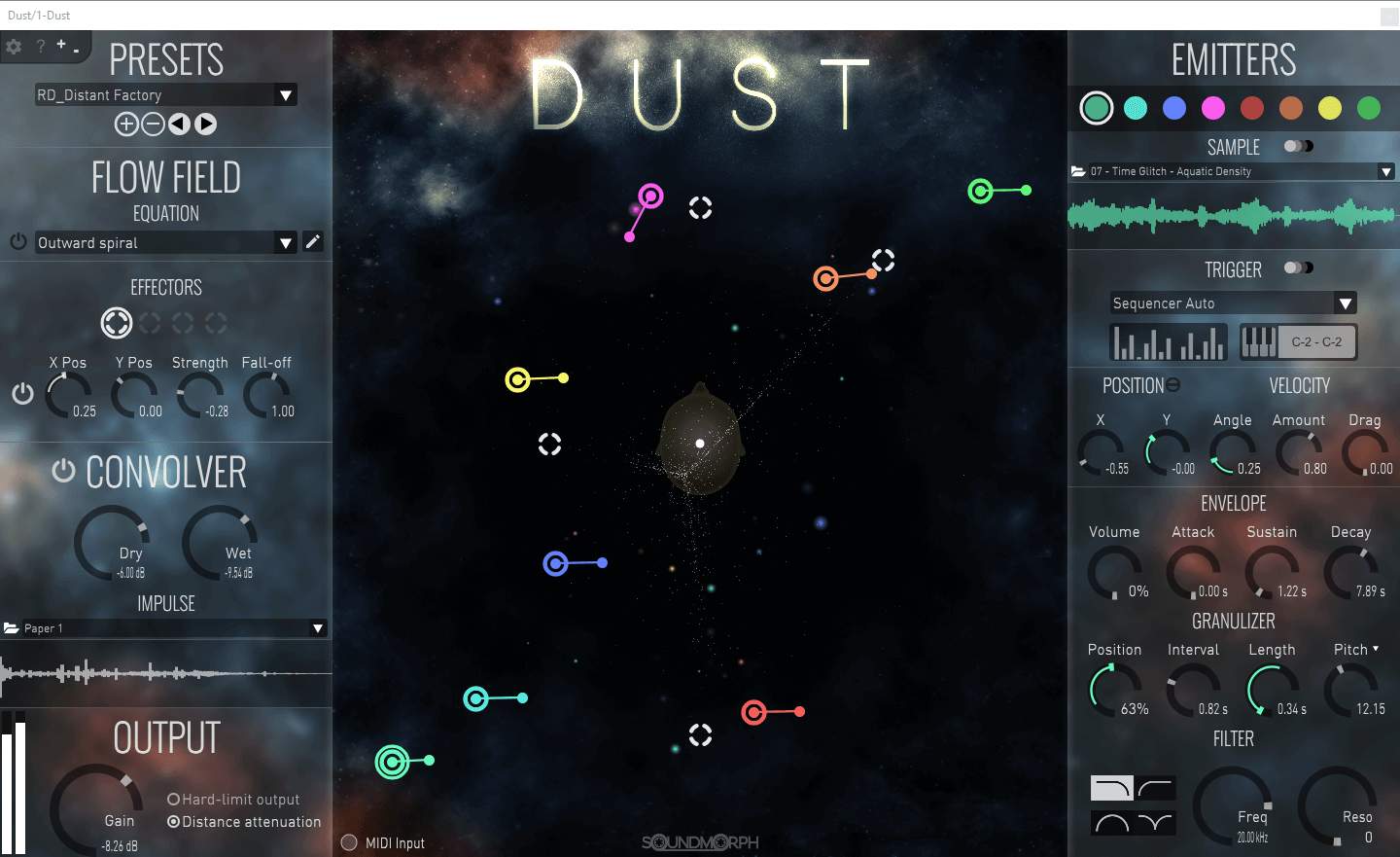The image size is (1400, 857).
Task: Open the Outward spiral equation dropdown
Action: 286,243
